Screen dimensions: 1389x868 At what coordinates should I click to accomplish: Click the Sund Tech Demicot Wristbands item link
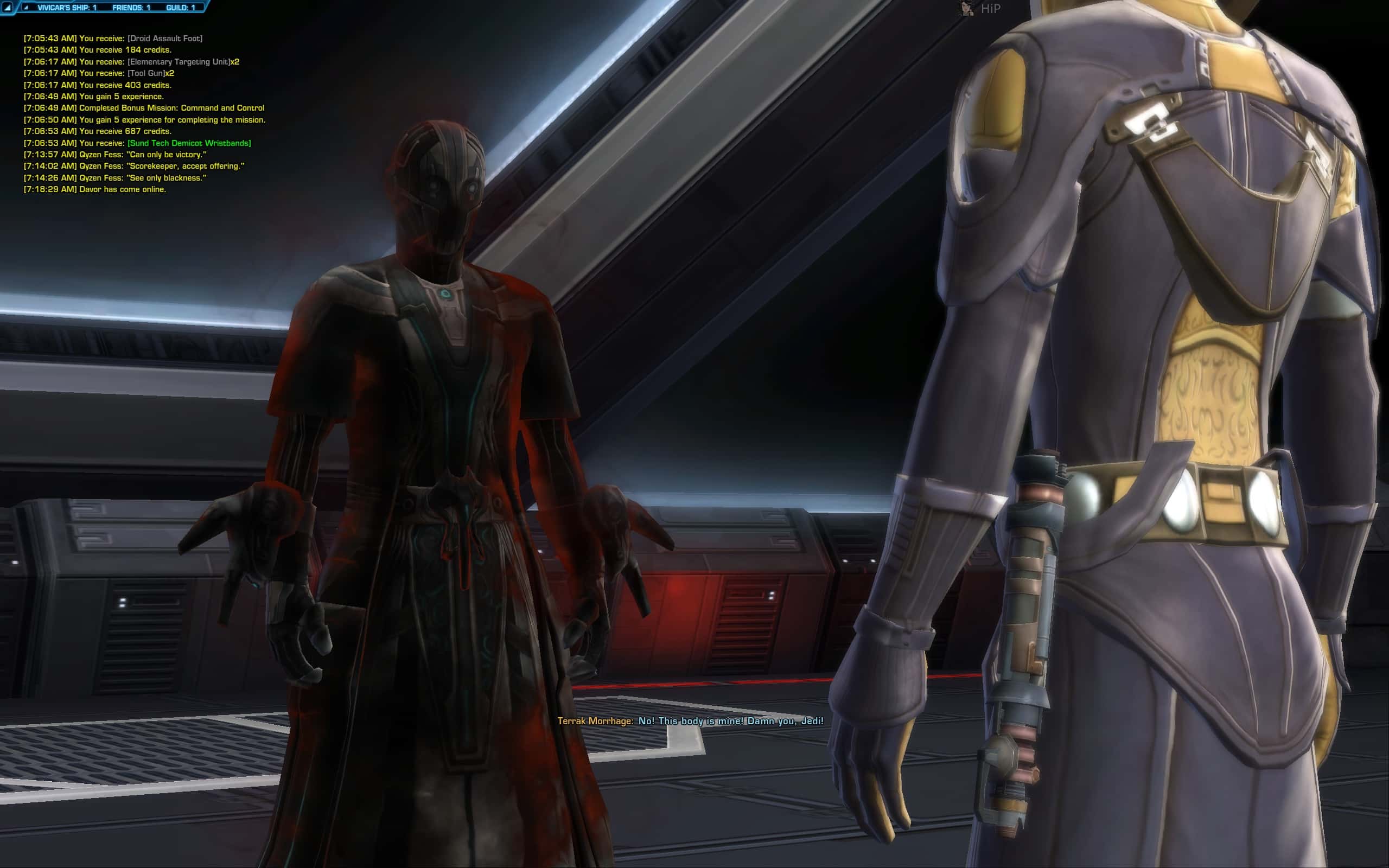coord(190,143)
